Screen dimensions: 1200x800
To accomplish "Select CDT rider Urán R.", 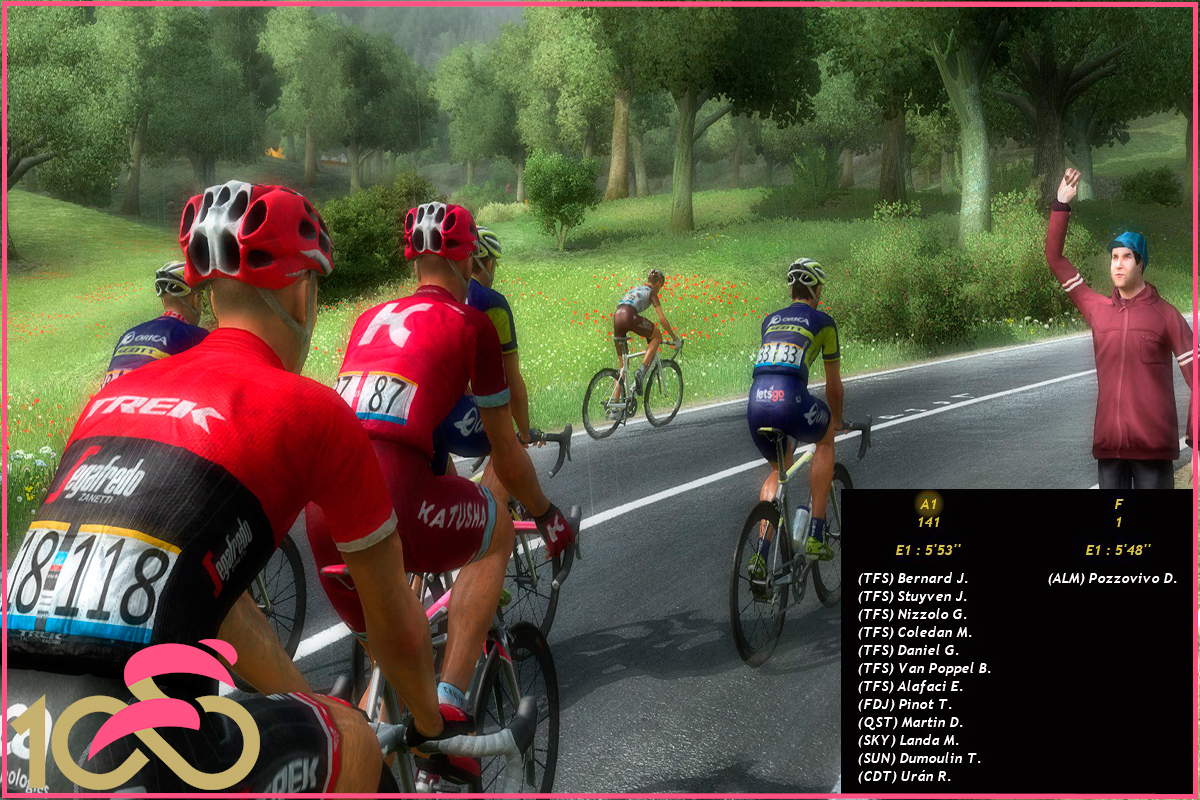I will pyautogui.click(x=904, y=776).
